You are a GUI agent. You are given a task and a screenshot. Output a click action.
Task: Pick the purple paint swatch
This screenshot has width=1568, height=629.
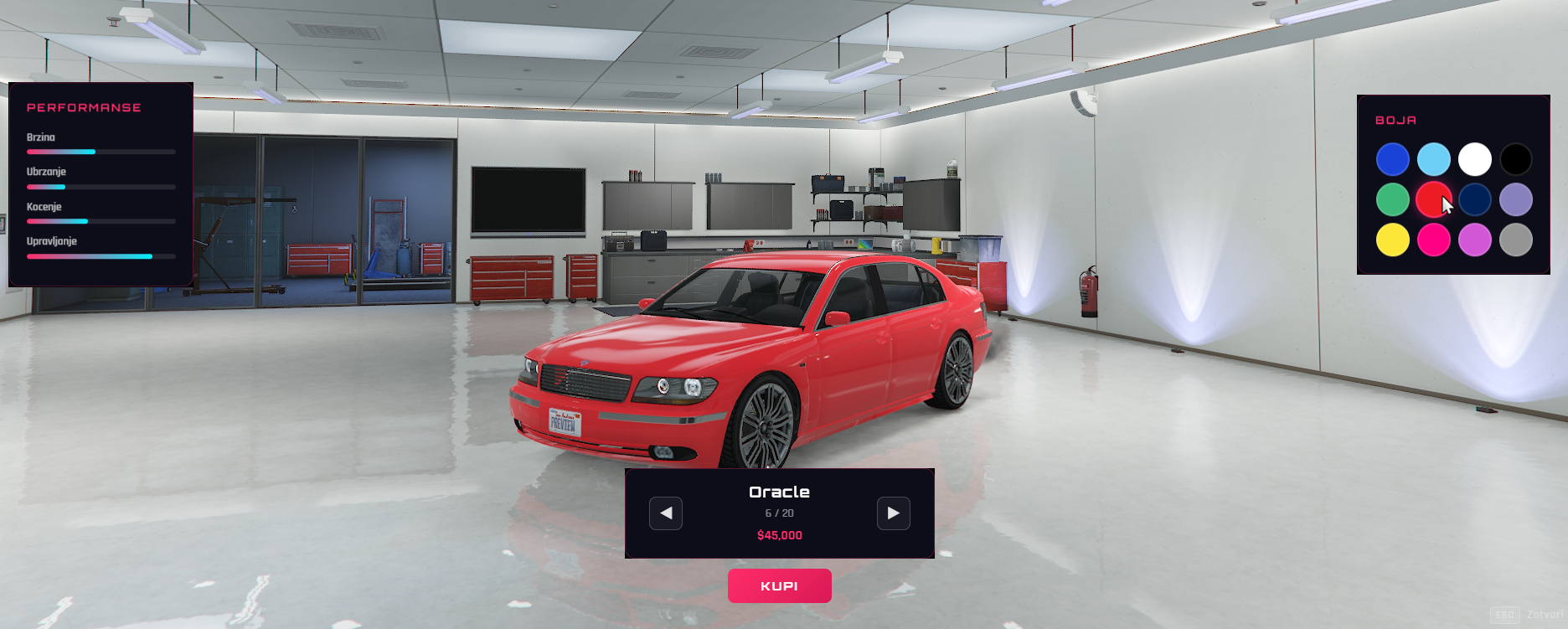click(x=1474, y=240)
